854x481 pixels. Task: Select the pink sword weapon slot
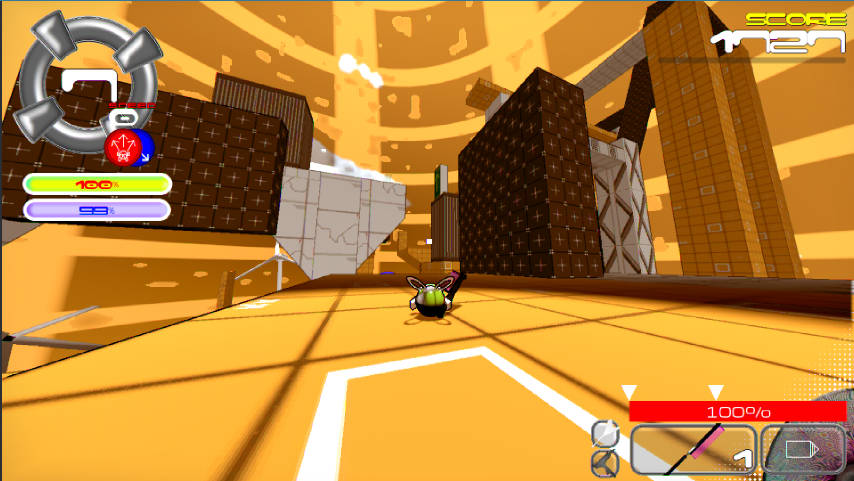(x=693, y=449)
